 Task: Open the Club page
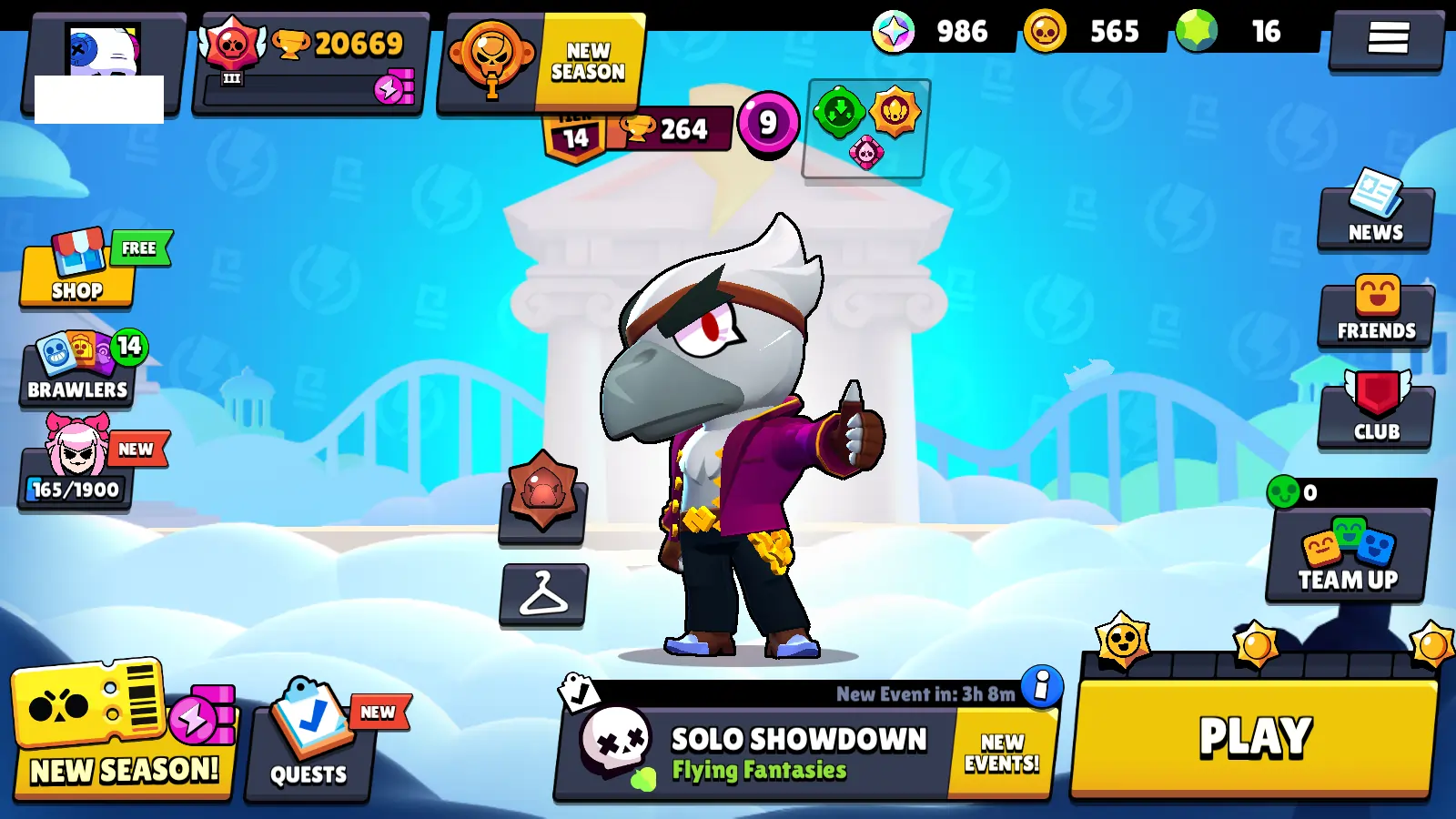pos(1376,411)
